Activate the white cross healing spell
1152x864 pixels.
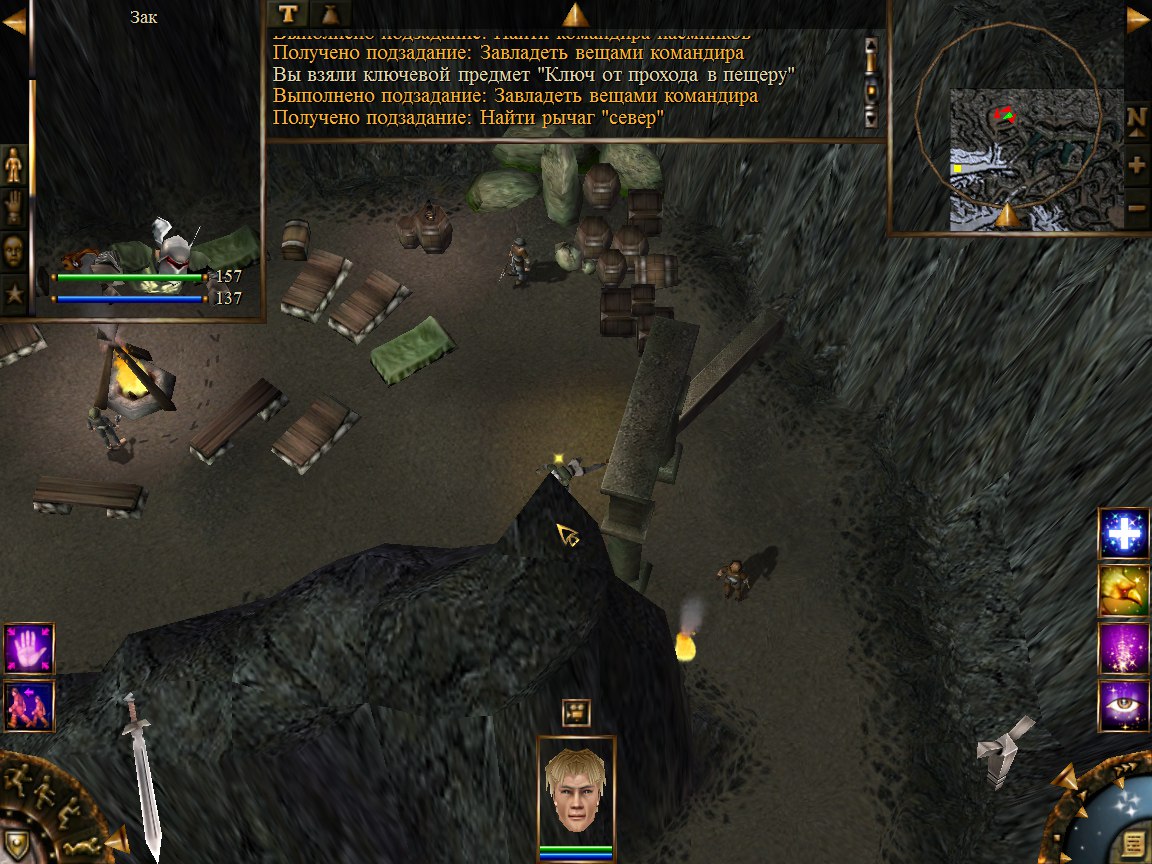[x=1123, y=534]
